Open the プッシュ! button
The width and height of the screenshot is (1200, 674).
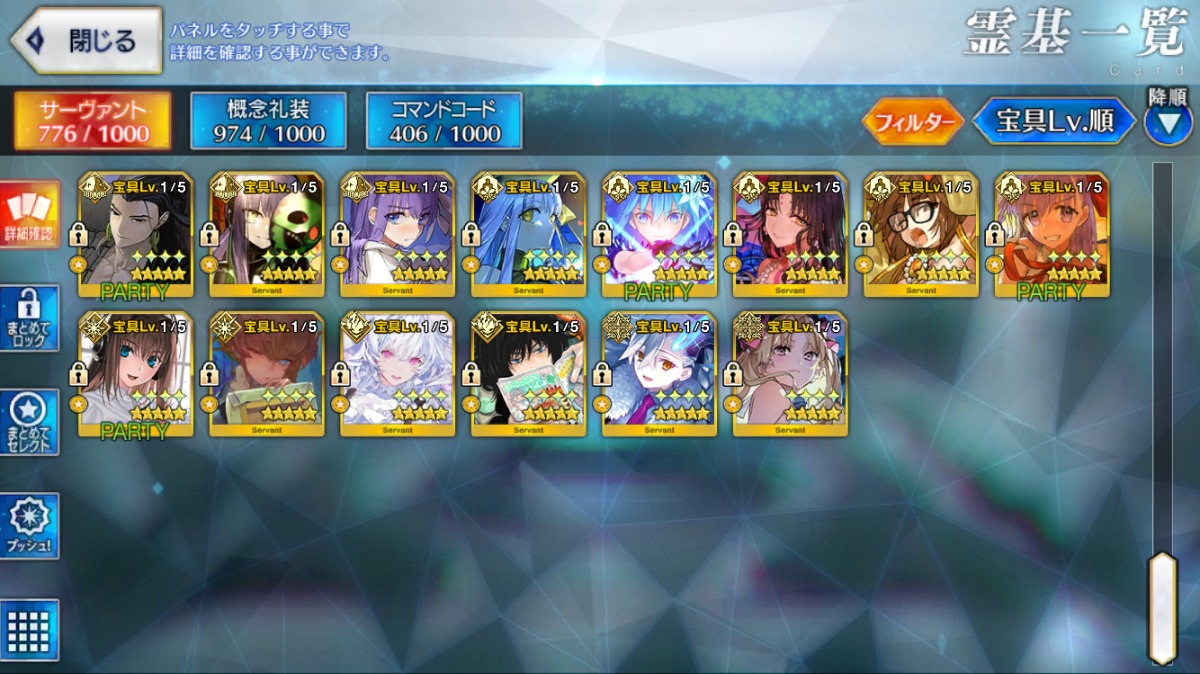coord(29,526)
